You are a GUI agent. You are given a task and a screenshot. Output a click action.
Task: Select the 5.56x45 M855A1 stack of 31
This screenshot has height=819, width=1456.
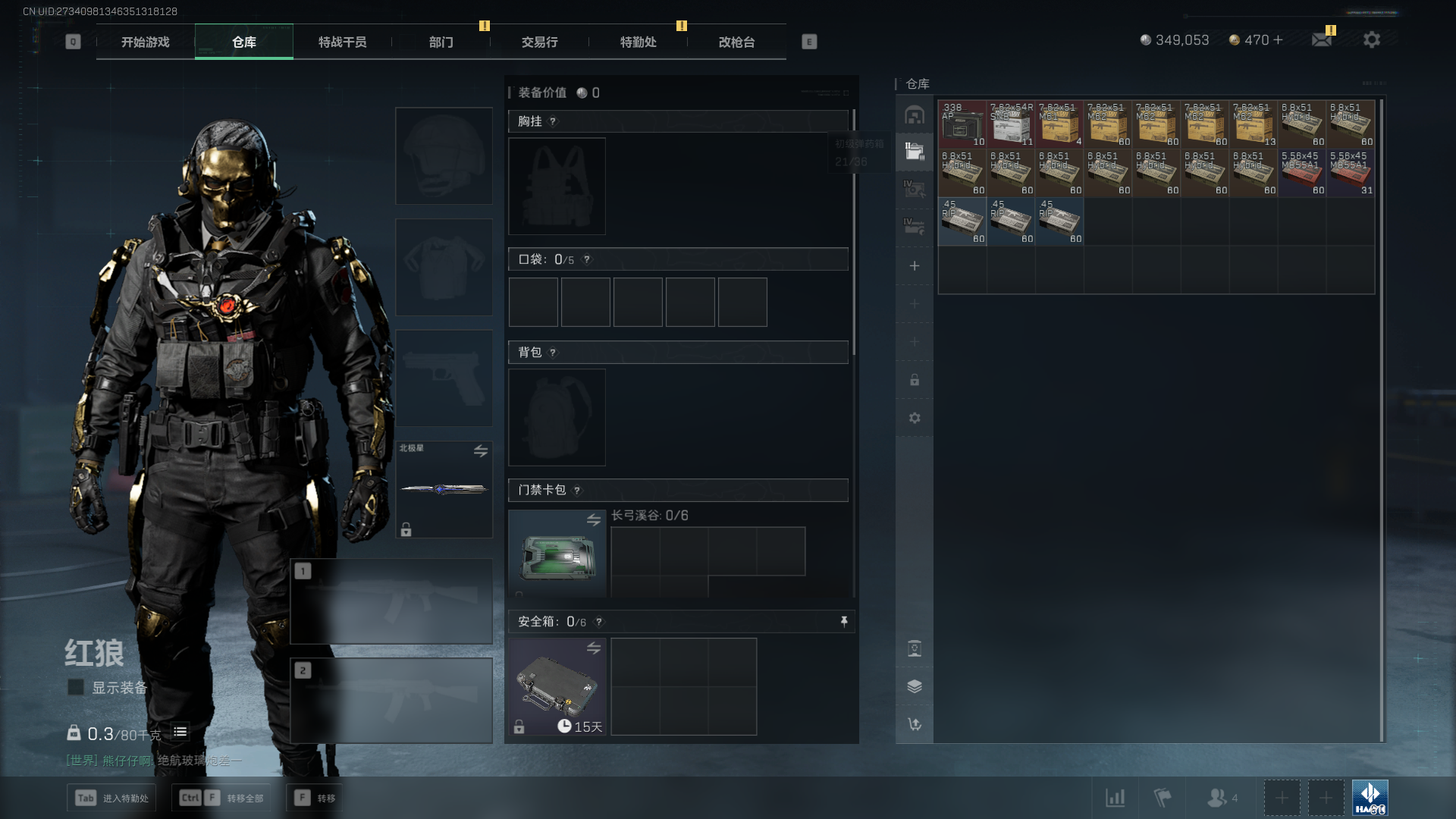coord(1351,172)
